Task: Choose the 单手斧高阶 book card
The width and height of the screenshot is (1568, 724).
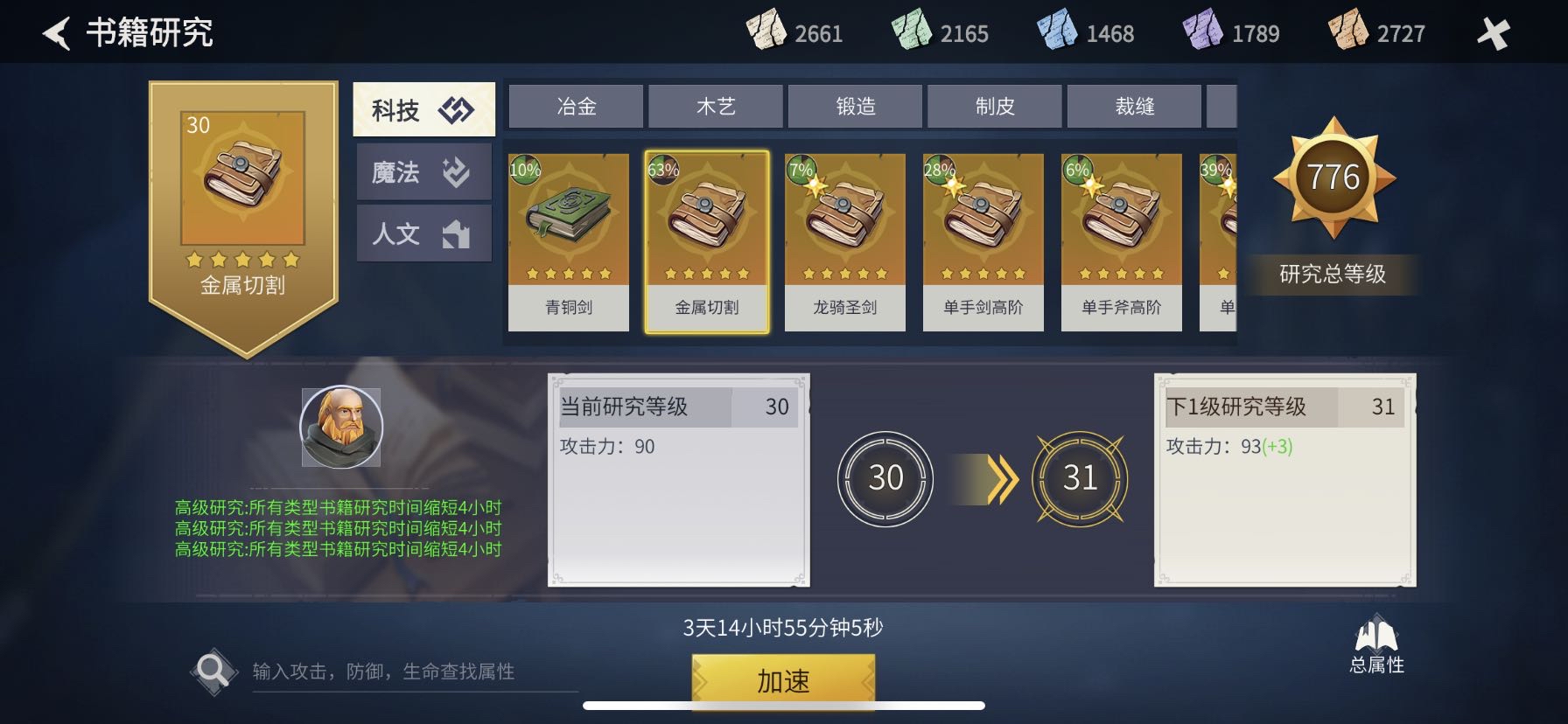Action: (1122, 242)
